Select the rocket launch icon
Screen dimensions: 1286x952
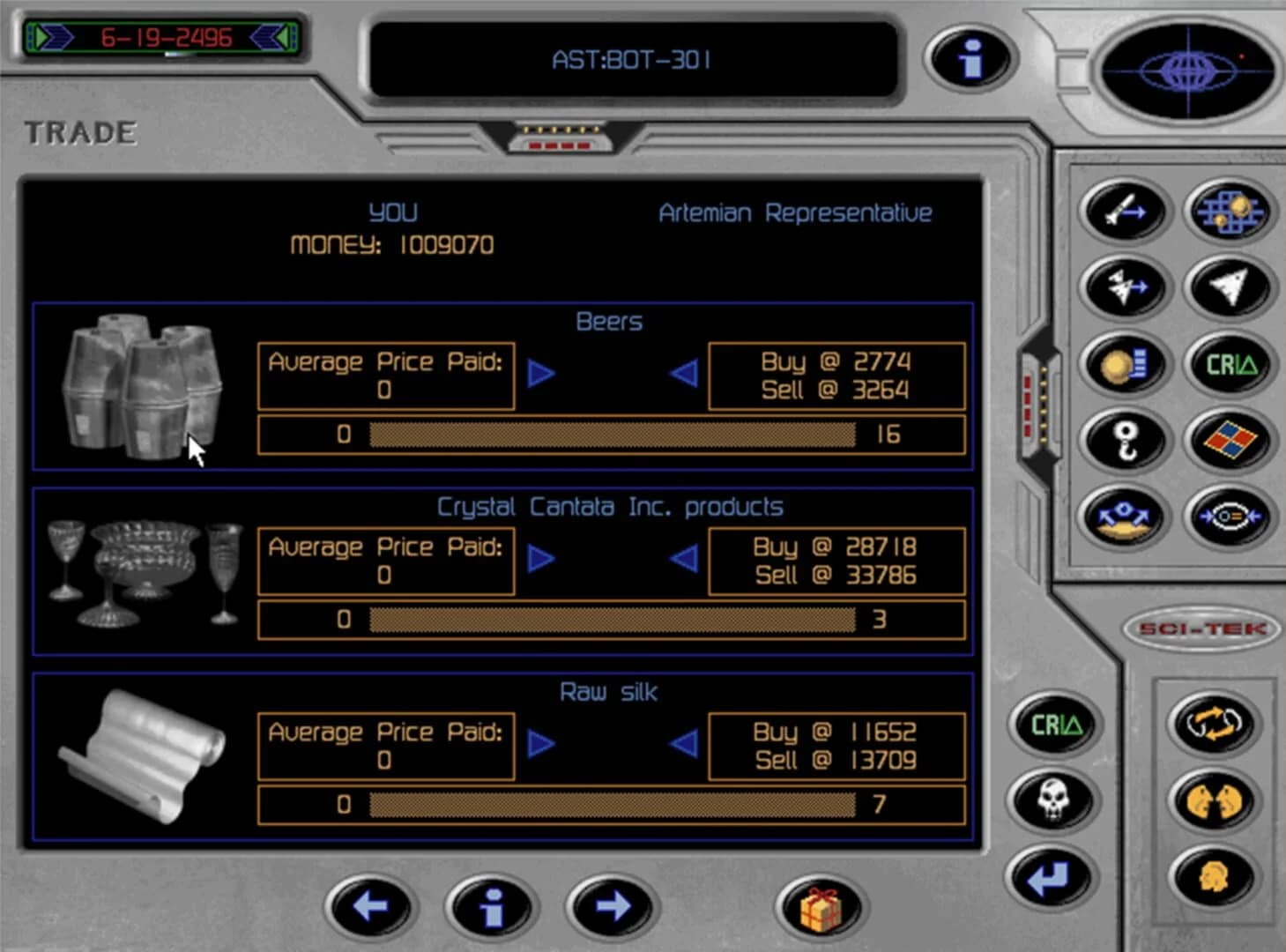(x=1123, y=212)
